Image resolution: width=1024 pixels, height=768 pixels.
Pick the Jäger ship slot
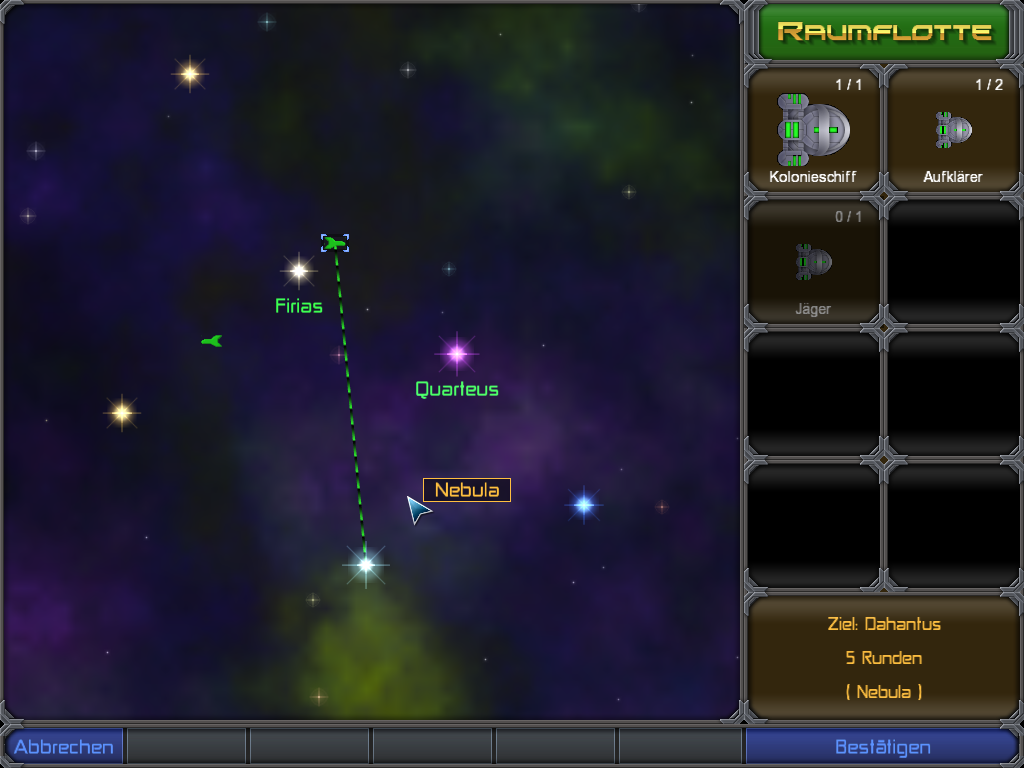[x=813, y=262]
